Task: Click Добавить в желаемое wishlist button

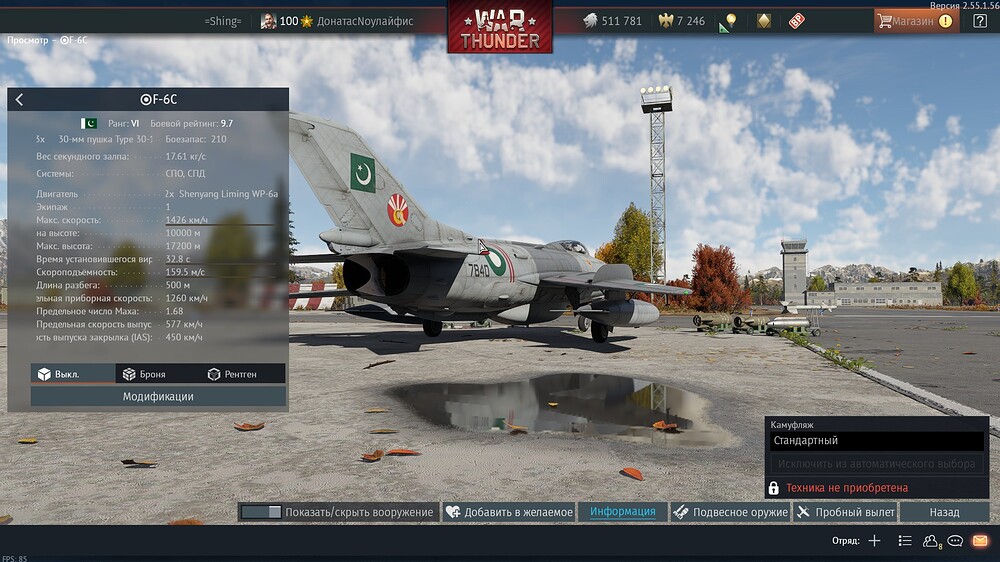Action: pyautogui.click(x=509, y=512)
